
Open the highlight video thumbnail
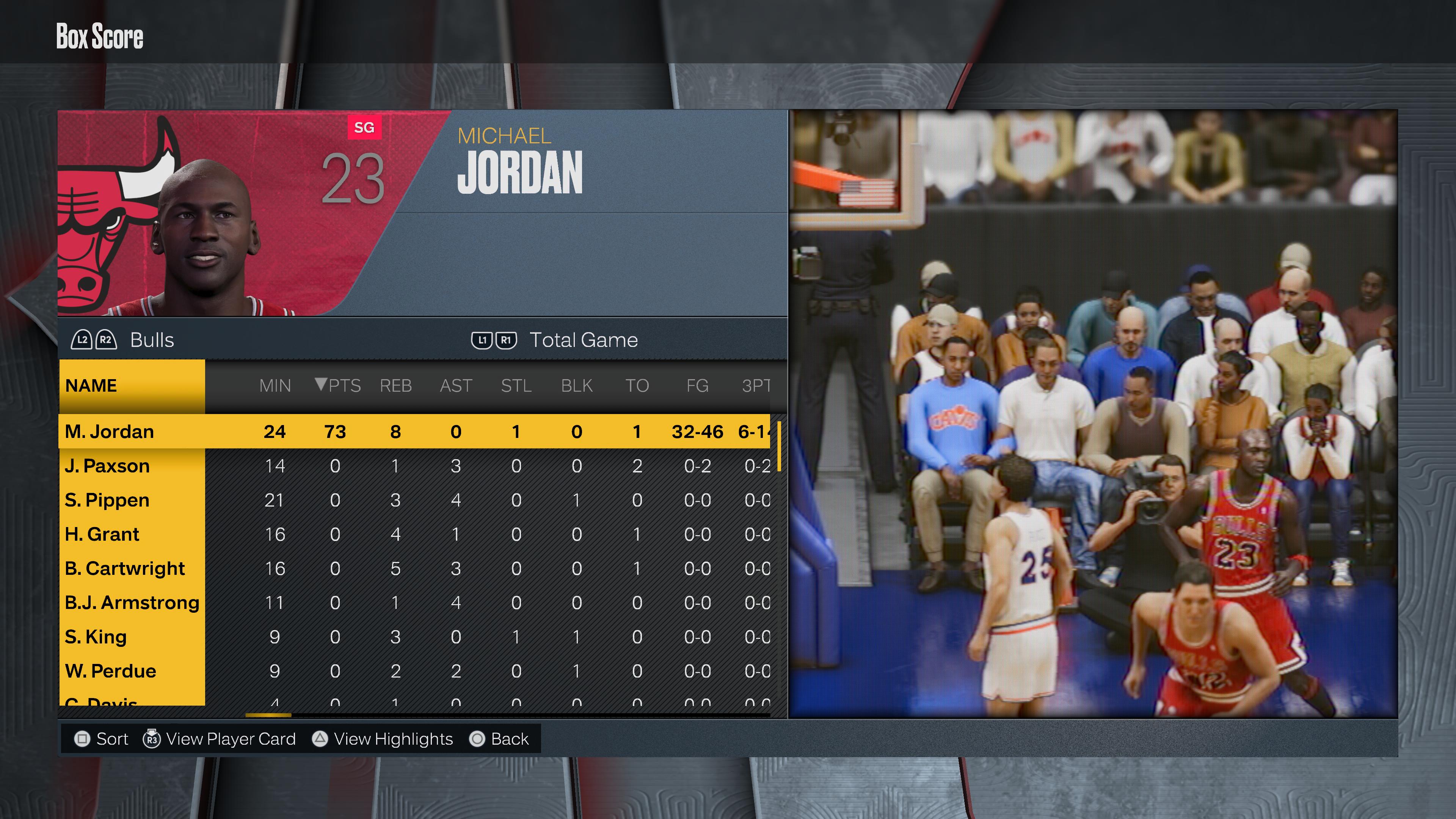pyautogui.click(x=1093, y=414)
